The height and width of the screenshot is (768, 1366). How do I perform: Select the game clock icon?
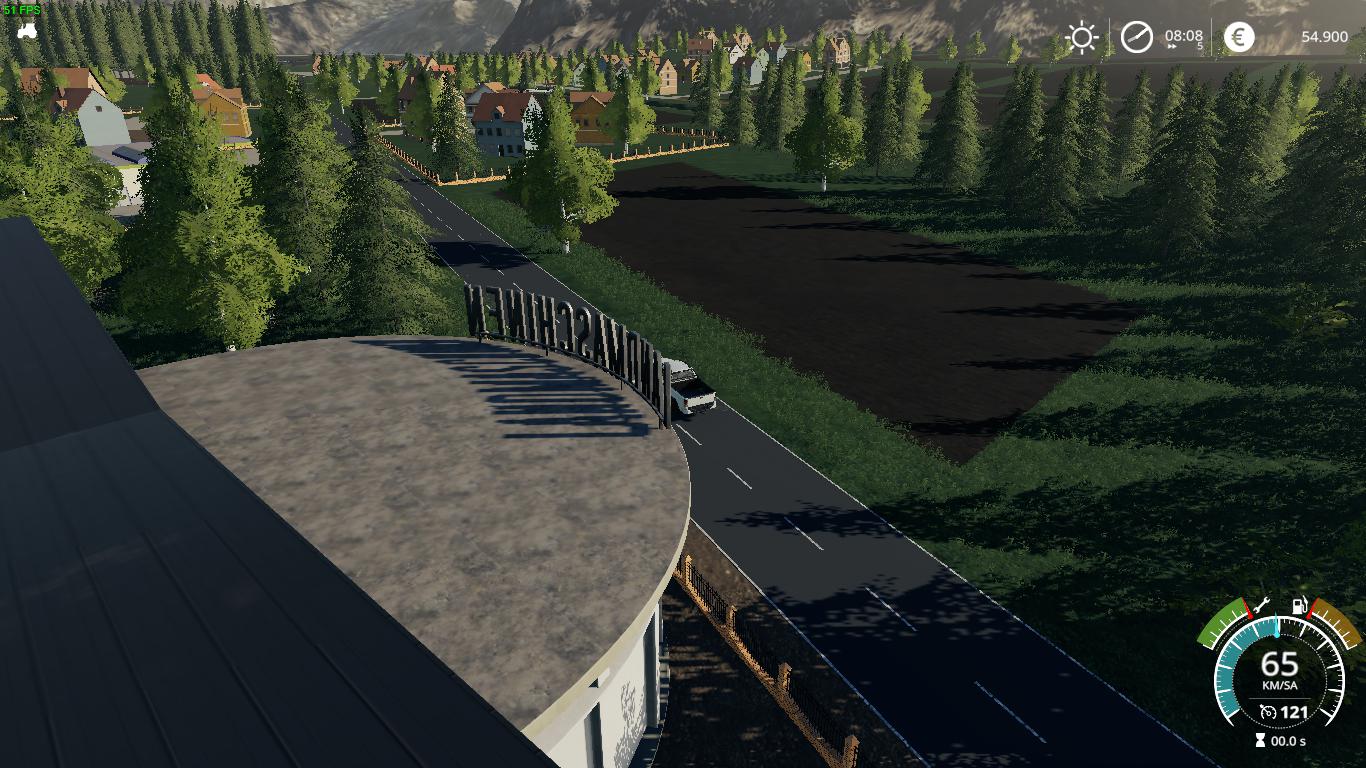pyautogui.click(x=1136, y=38)
